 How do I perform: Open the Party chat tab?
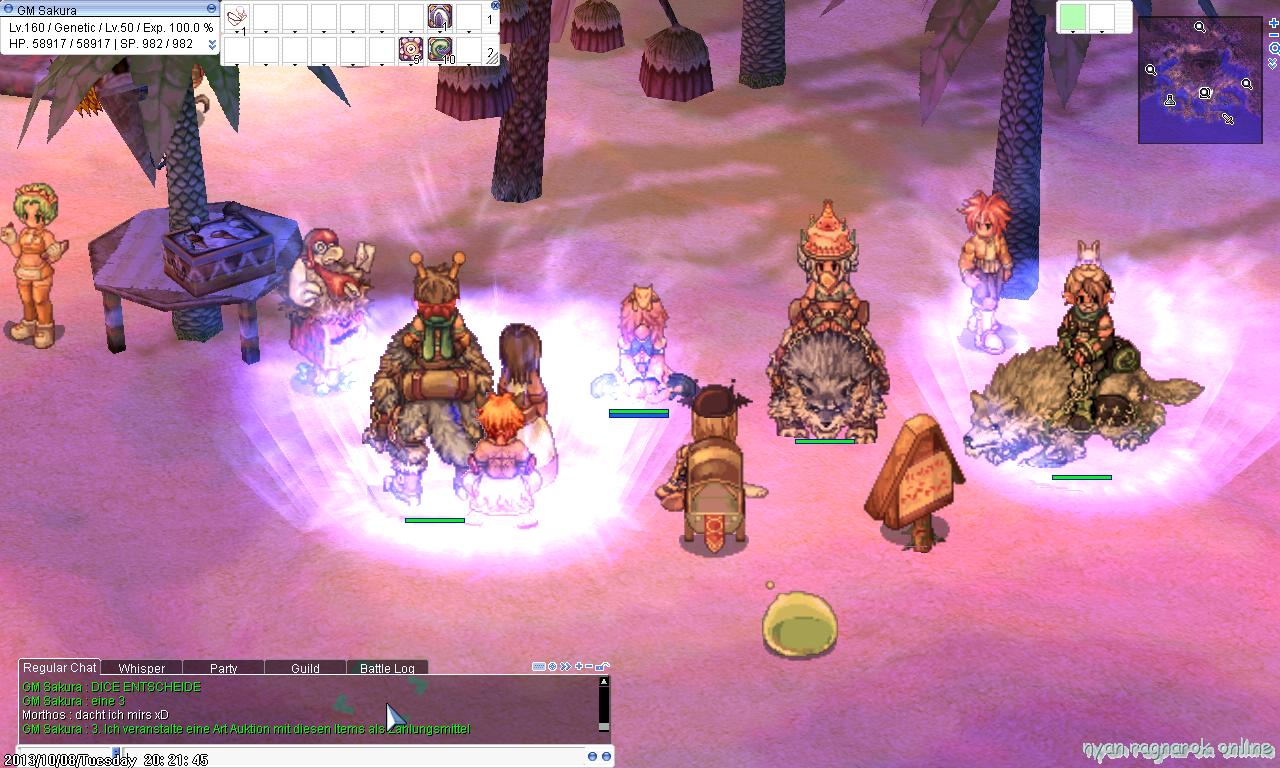pyautogui.click(x=224, y=668)
